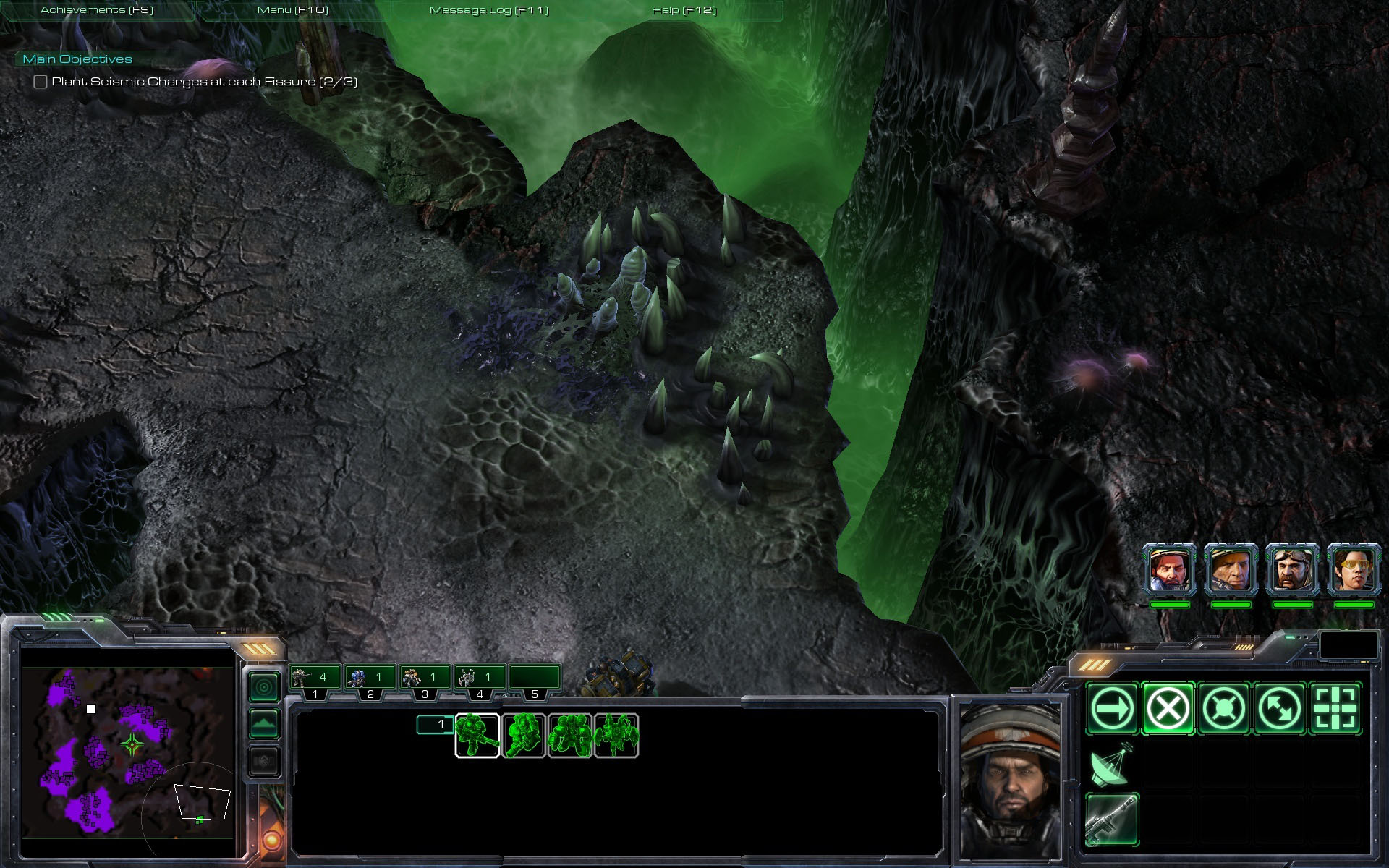1389x868 pixels.
Task: Show the Message Log
Action: click(x=489, y=10)
